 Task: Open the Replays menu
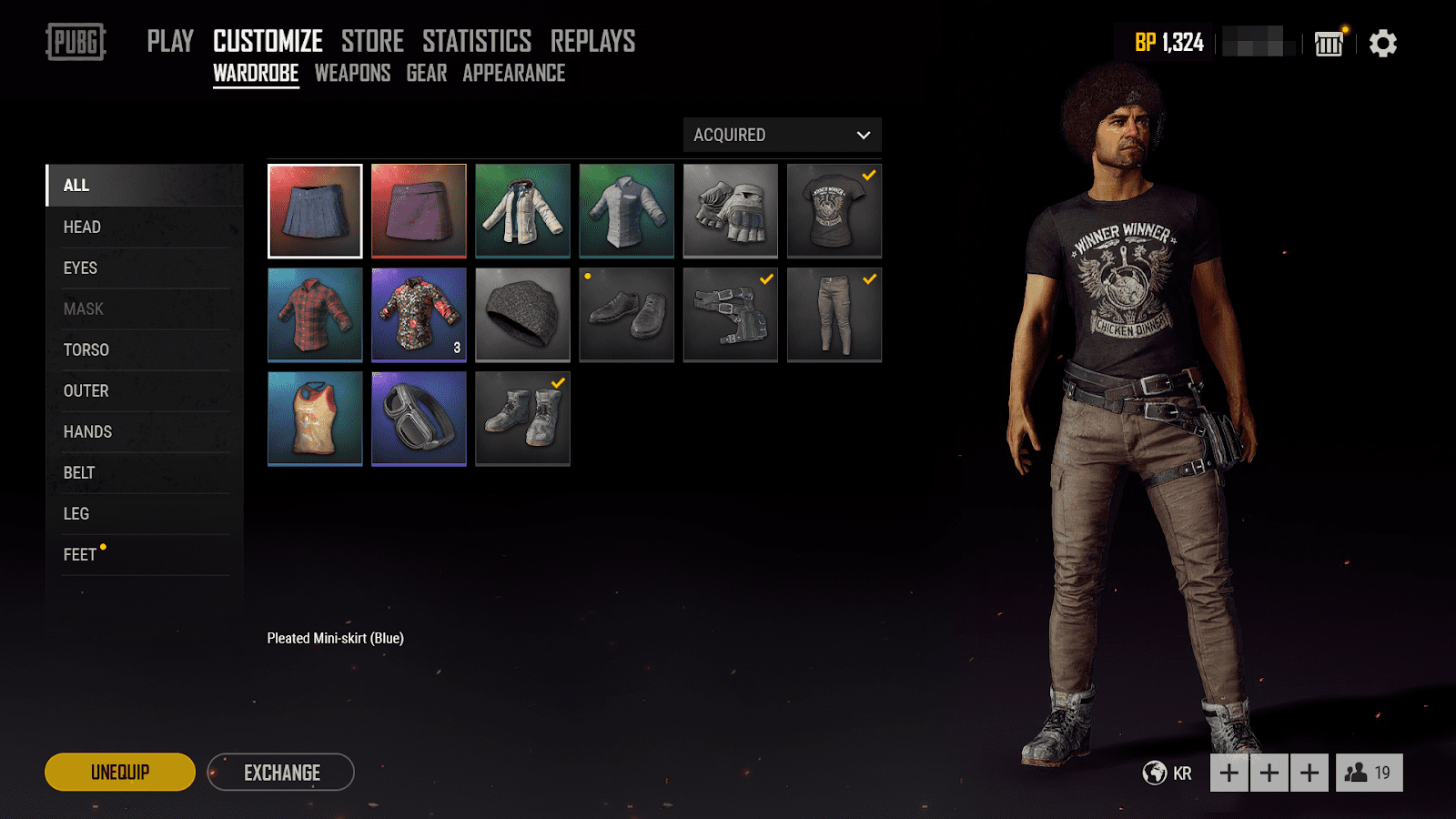click(592, 41)
